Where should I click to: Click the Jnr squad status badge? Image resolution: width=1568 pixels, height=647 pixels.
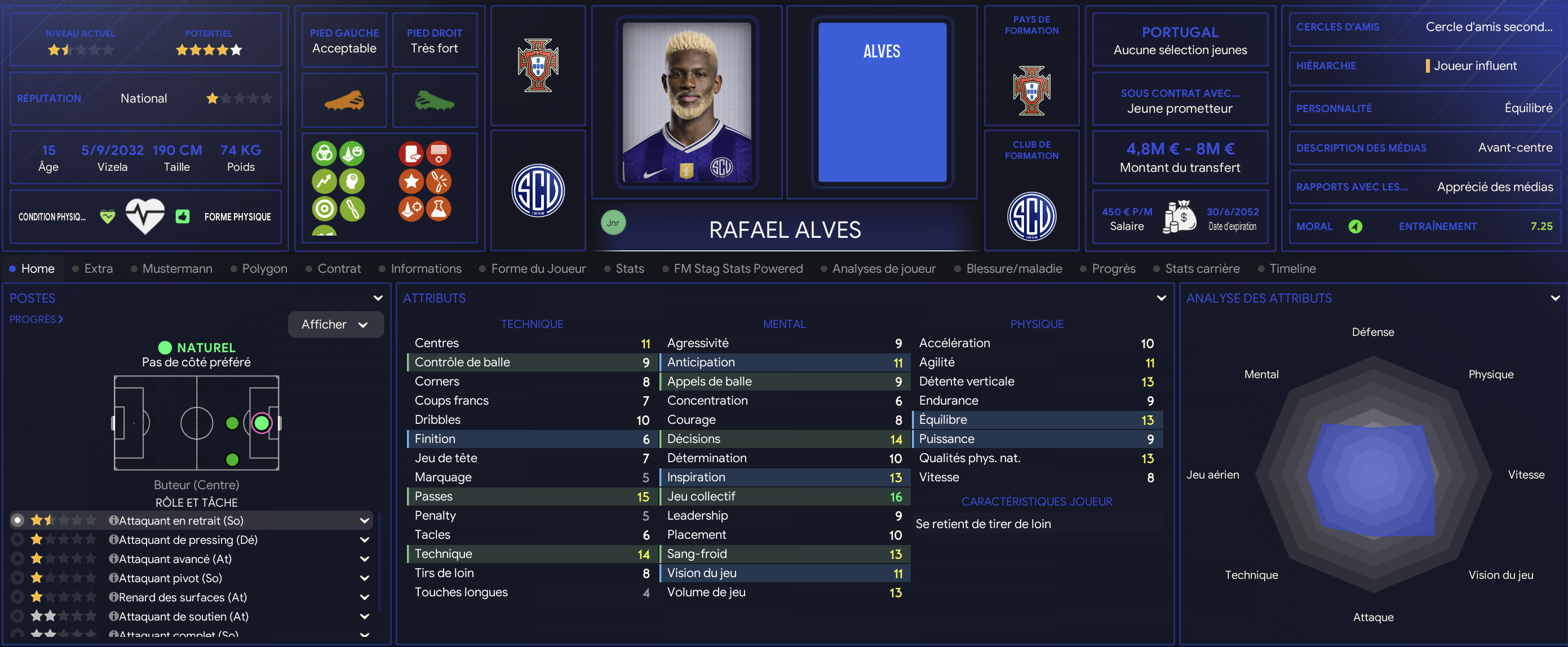point(612,223)
